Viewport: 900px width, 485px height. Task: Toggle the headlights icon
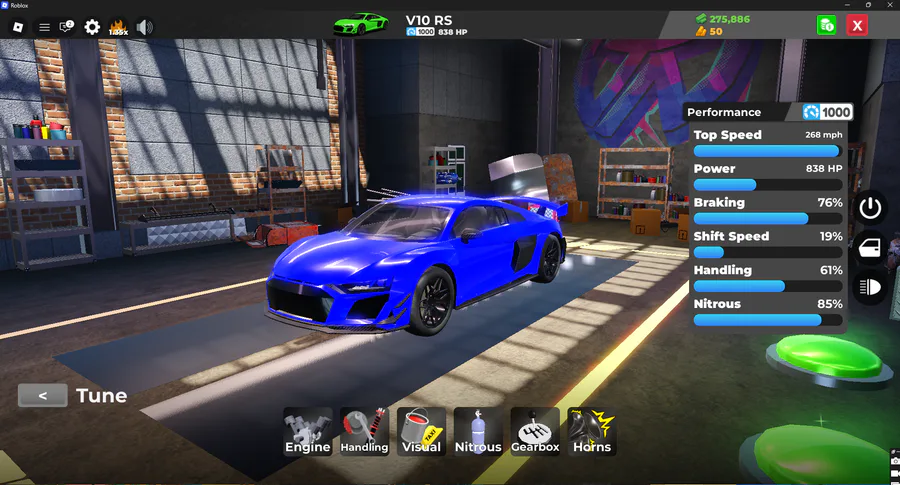pyautogui.click(x=870, y=287)
